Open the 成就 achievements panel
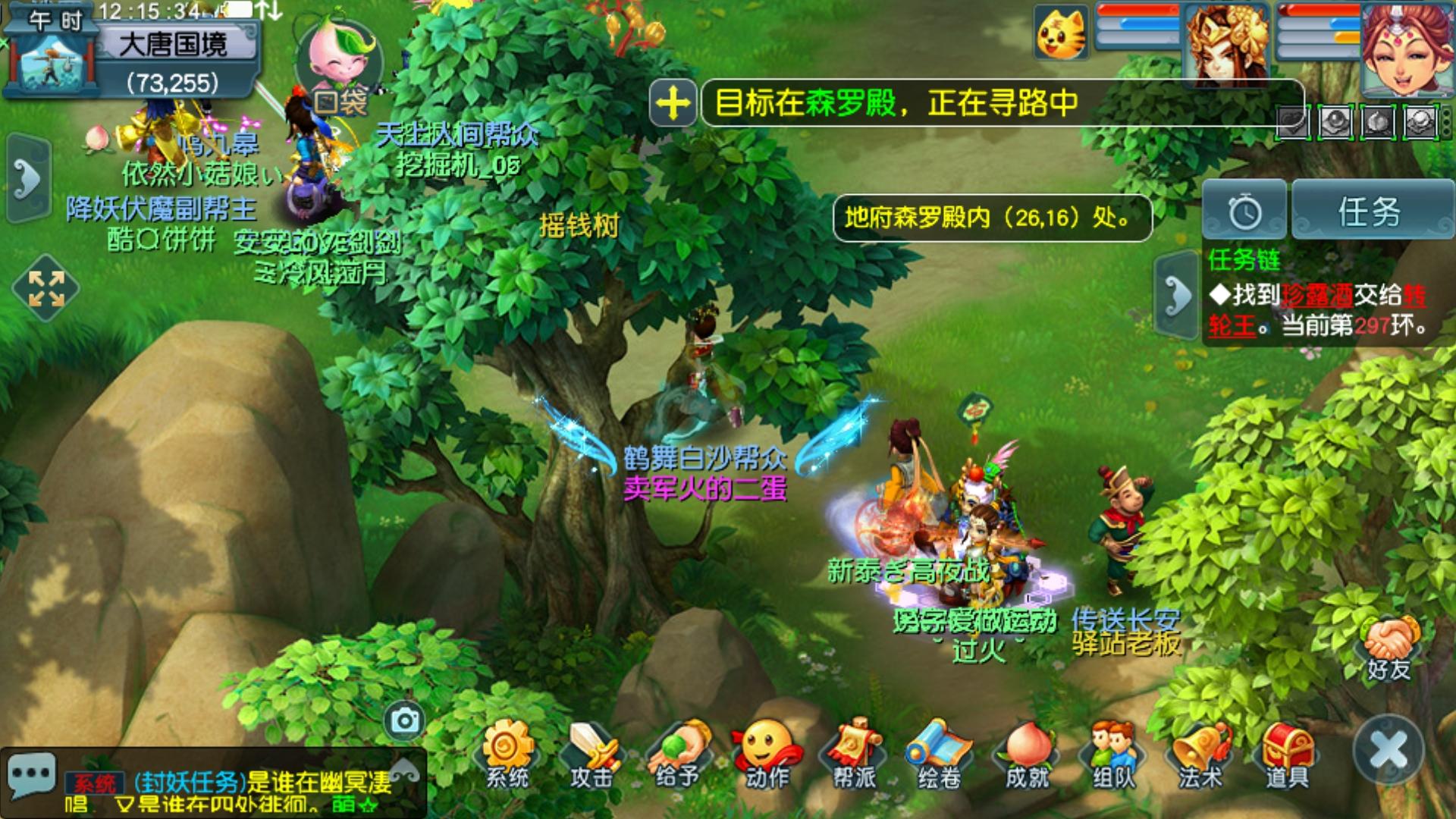Viewport: 1456px width, 819px height. 1027,753
